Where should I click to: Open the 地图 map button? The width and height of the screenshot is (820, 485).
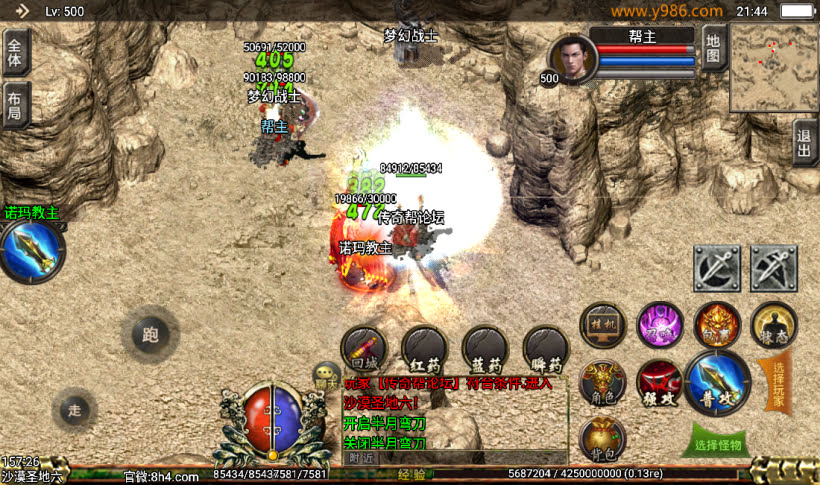click(x=713, y=49)
